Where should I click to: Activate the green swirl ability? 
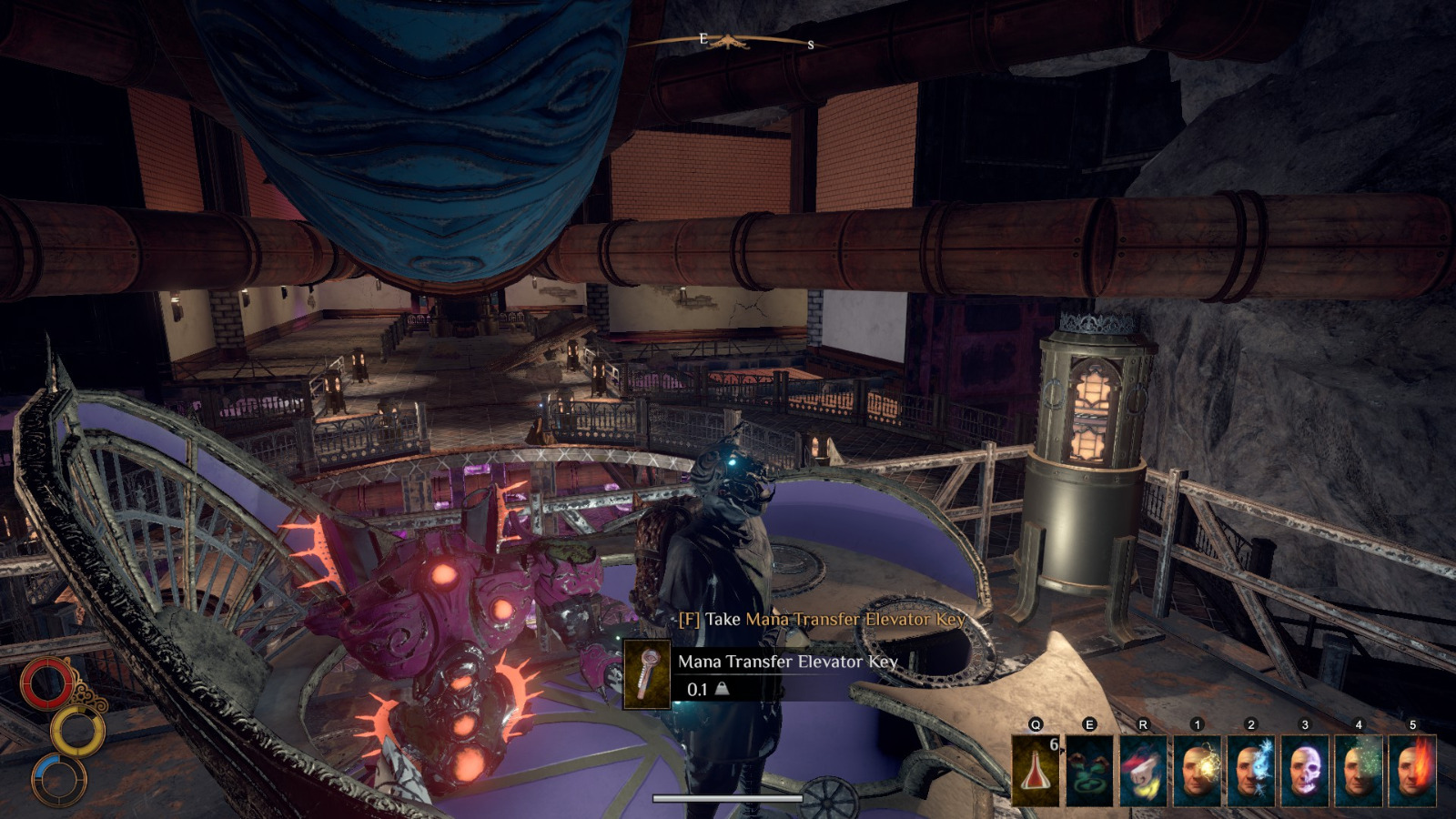click(1089, 770)
